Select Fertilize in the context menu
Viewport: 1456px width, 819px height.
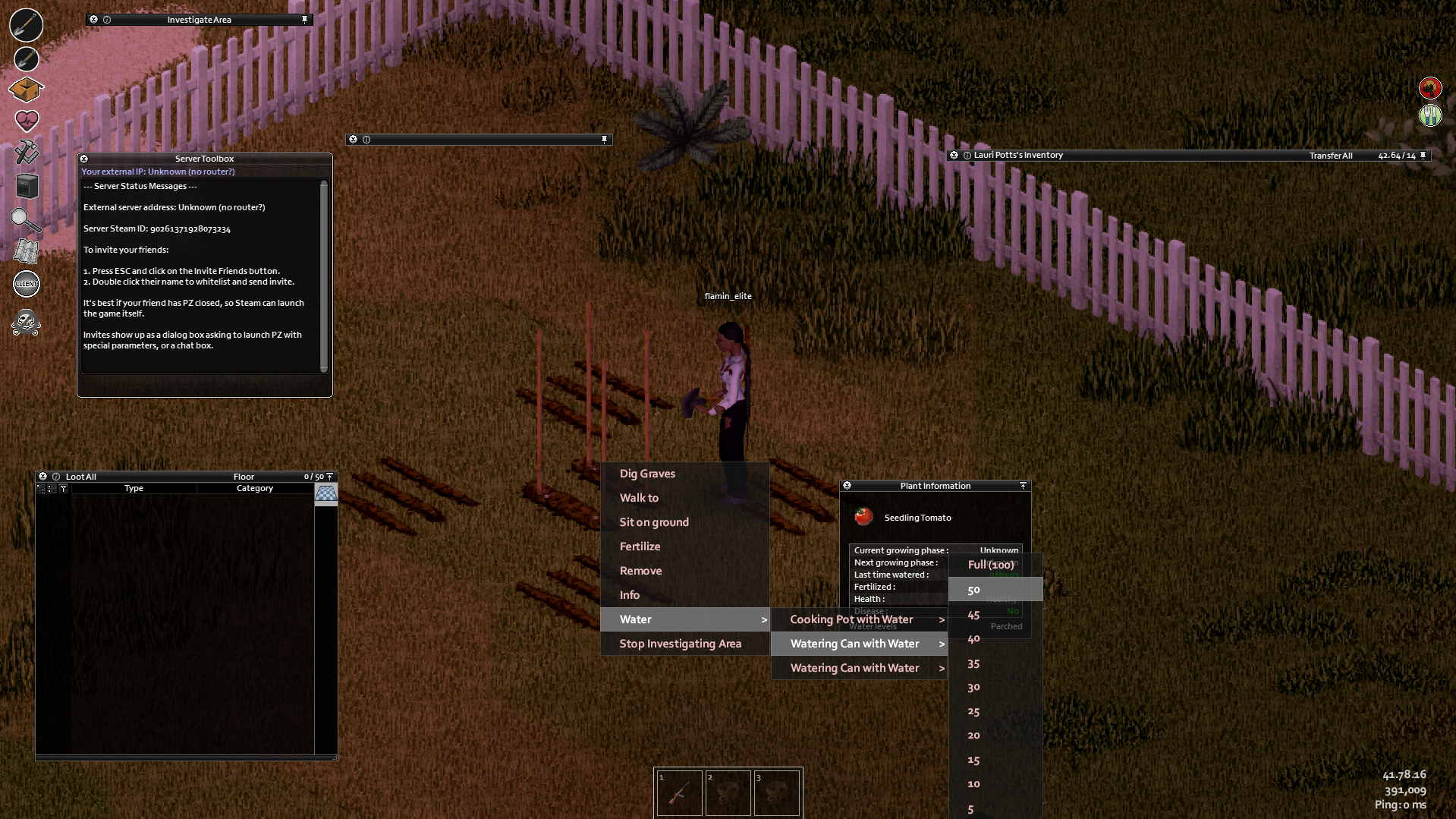coord(640,547)
